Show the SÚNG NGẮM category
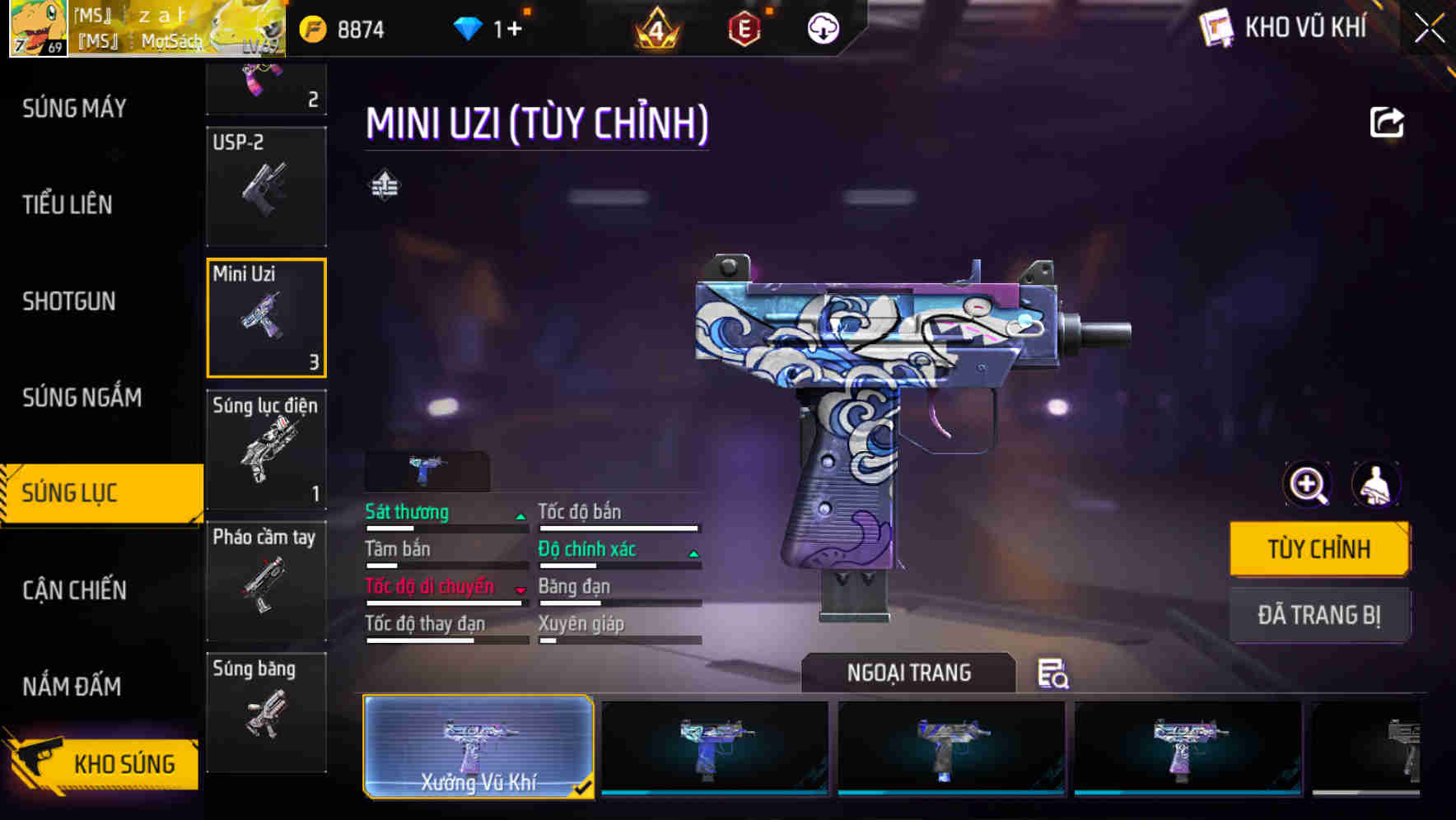The image size is (1456, 820). click(x=82, y=398)
